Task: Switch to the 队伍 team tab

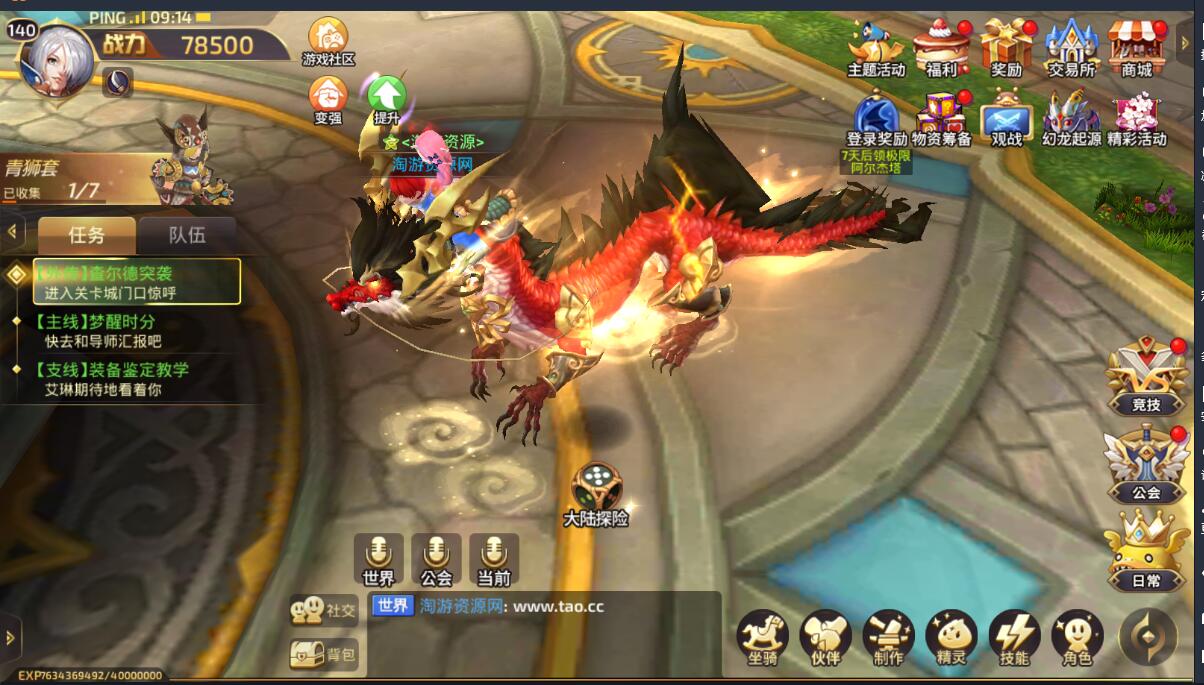Action: 187,235
